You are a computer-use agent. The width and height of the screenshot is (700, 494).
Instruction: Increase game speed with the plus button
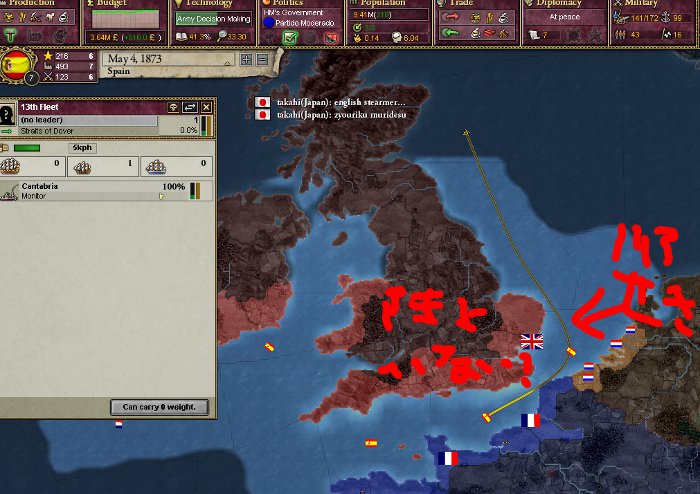[x=246, y=59]
